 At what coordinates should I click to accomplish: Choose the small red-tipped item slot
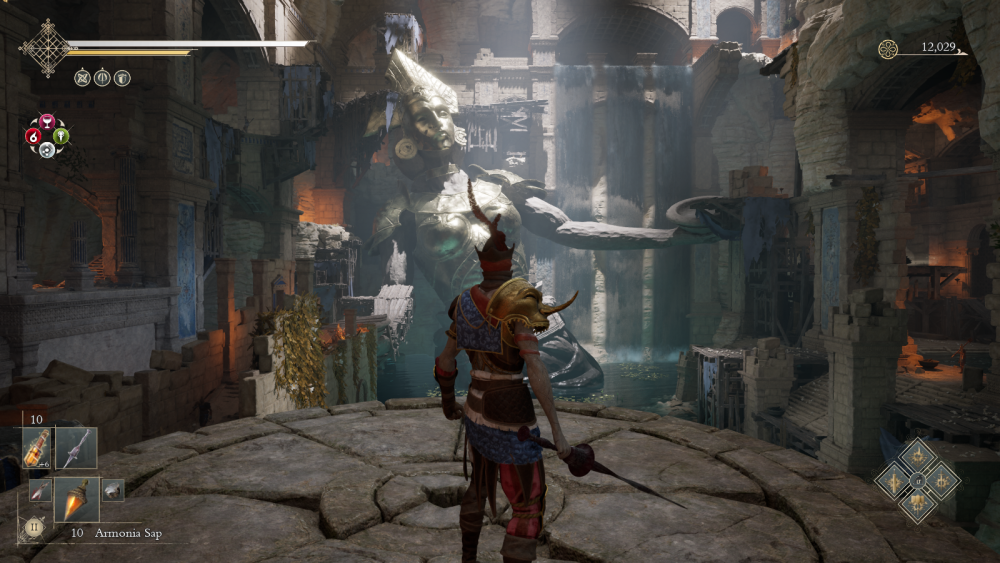(39, 490)
